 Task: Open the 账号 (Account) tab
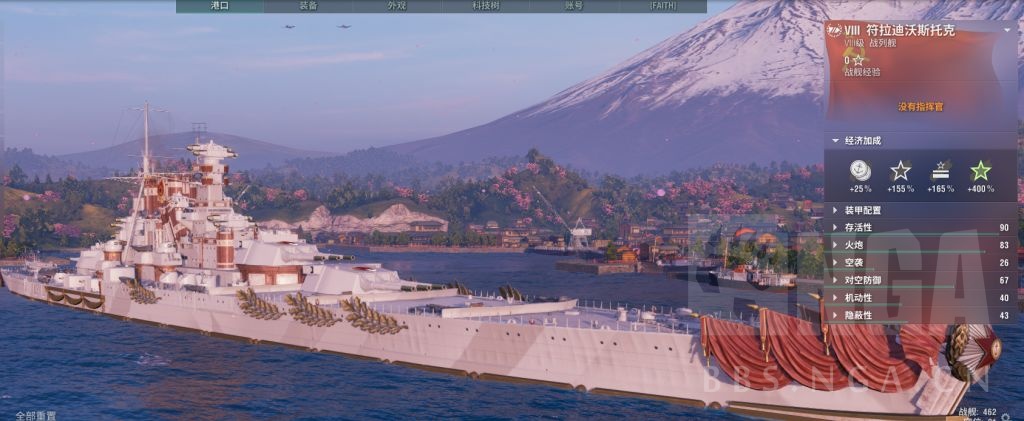coord(573,6)
